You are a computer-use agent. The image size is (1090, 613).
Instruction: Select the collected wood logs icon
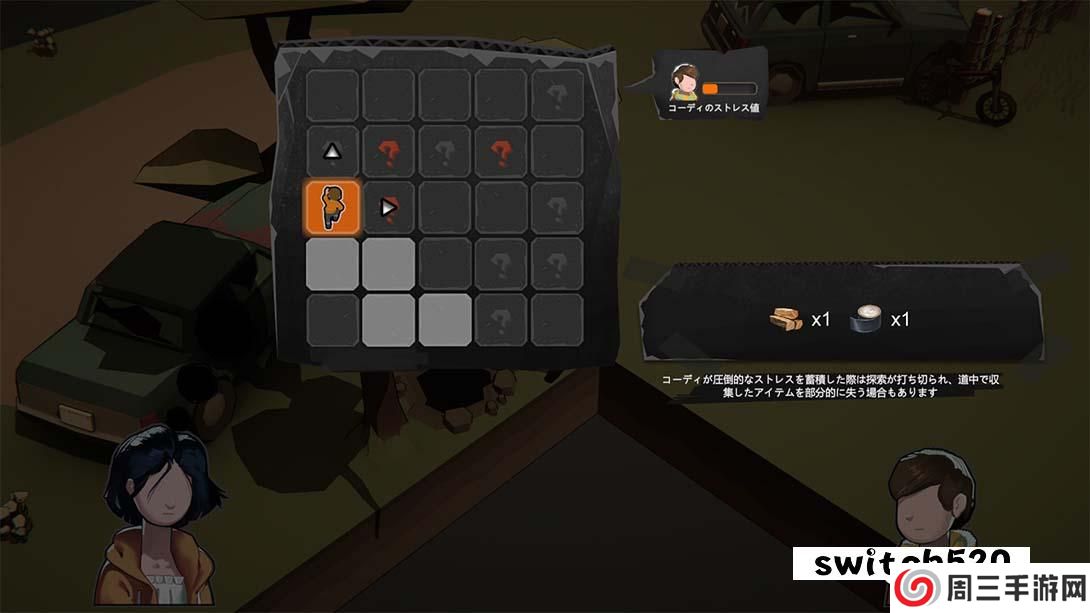click(x=787, y=320)
